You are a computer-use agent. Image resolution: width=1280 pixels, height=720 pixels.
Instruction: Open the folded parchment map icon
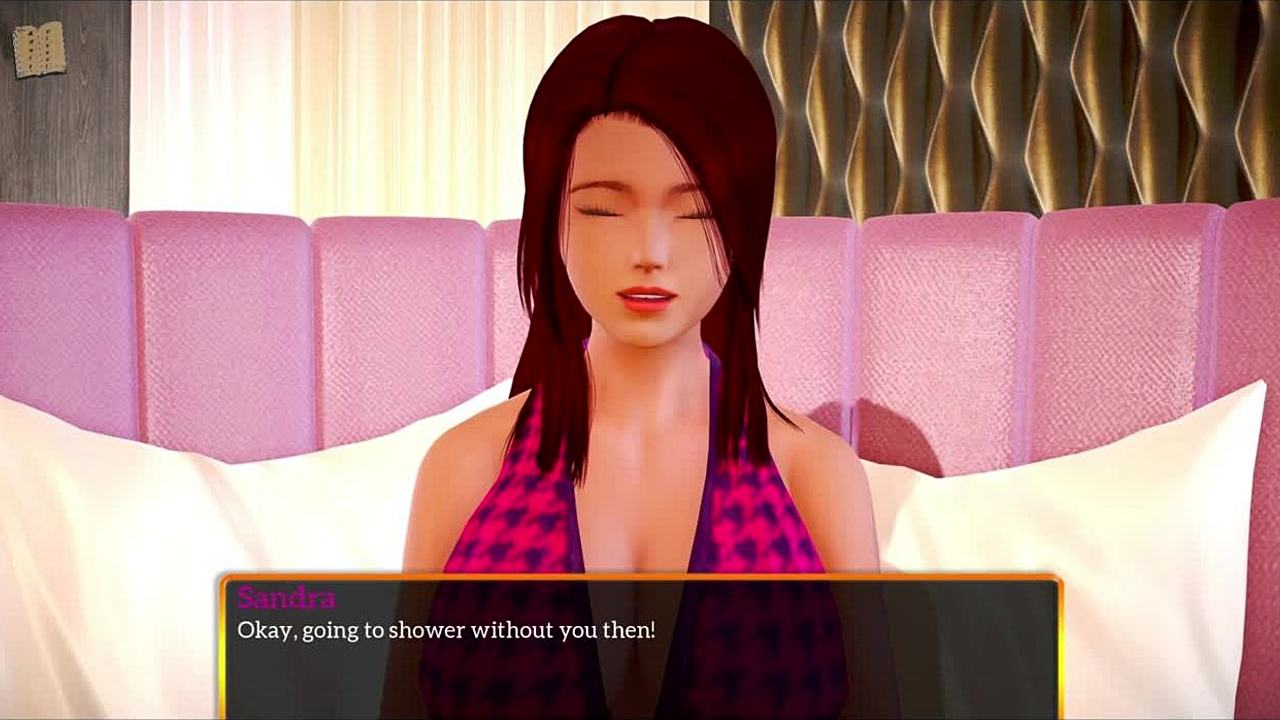(x=39, y=49)
